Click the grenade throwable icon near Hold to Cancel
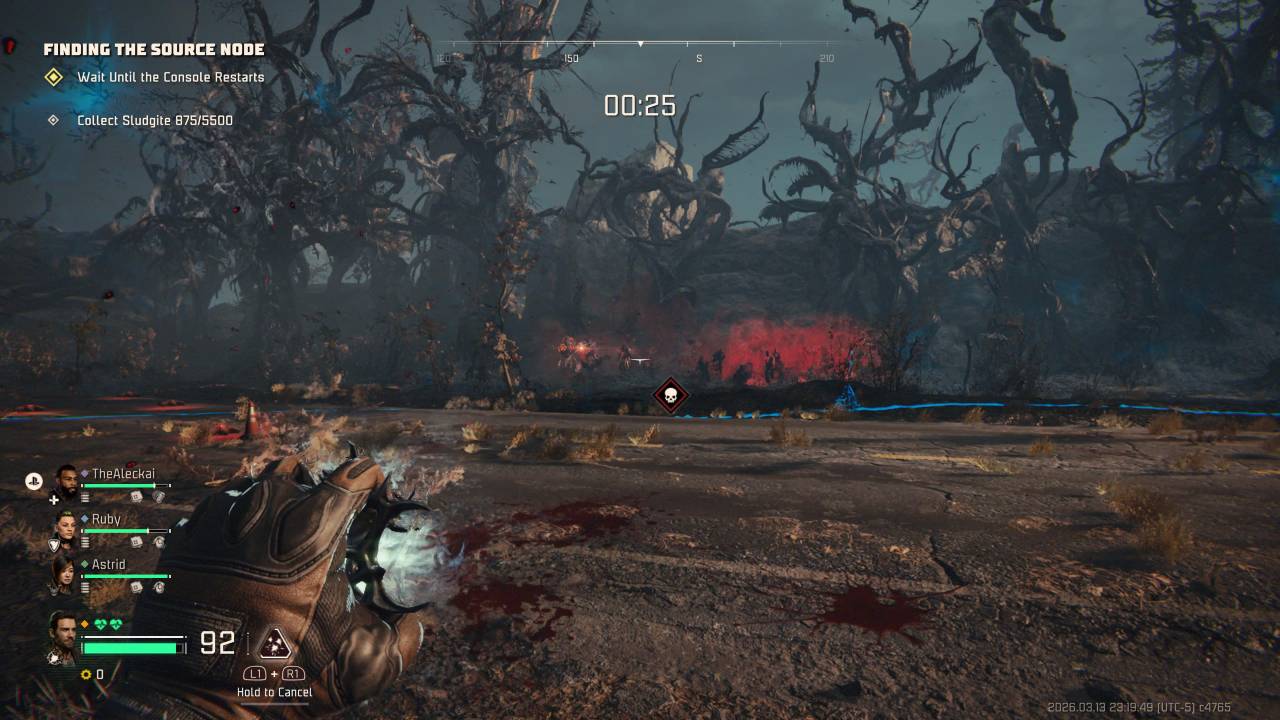This screenshot has height=720, width=1280. [x=273, y=644]
